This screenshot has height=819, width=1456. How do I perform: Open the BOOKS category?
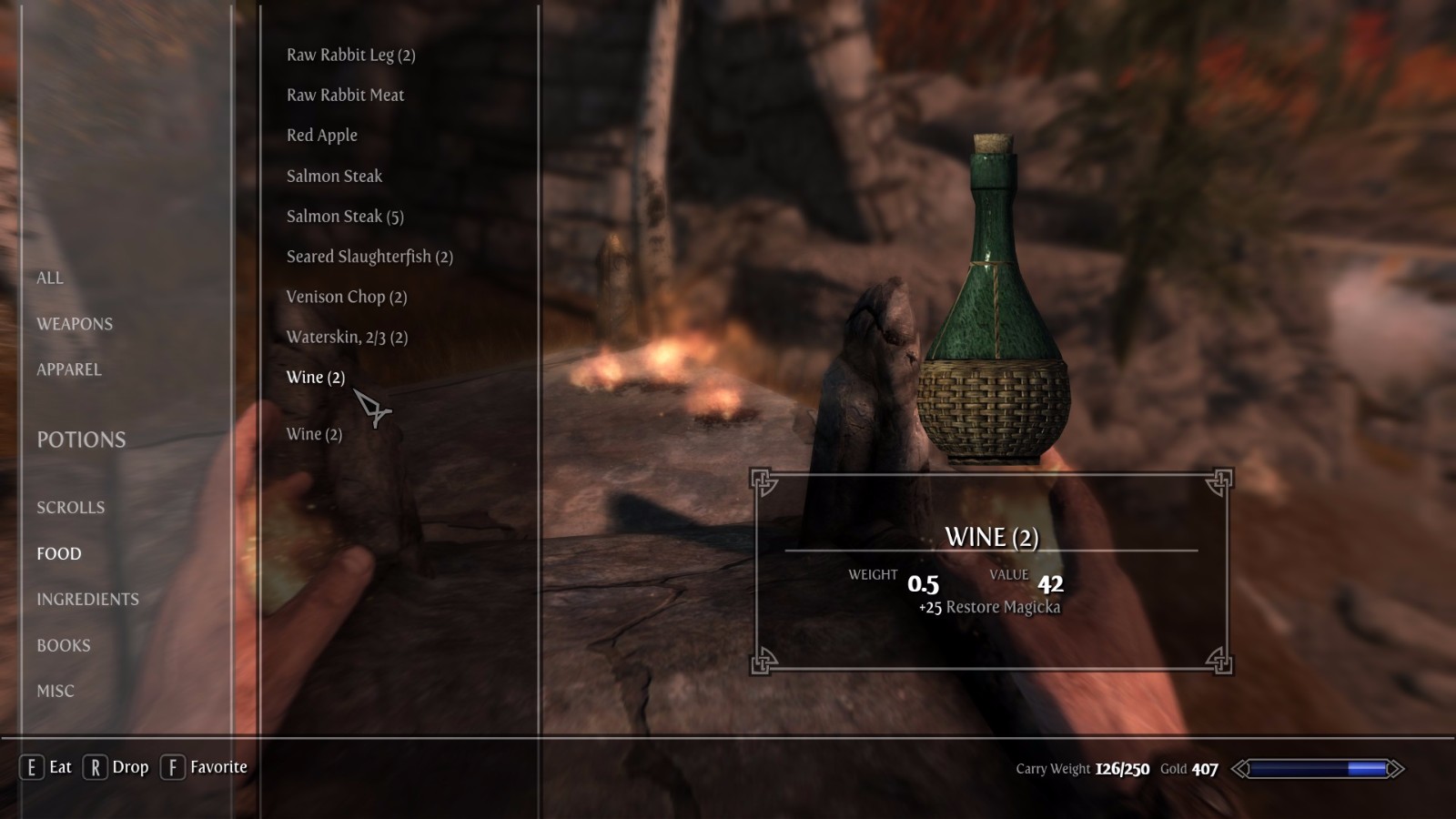click(64, 645)
